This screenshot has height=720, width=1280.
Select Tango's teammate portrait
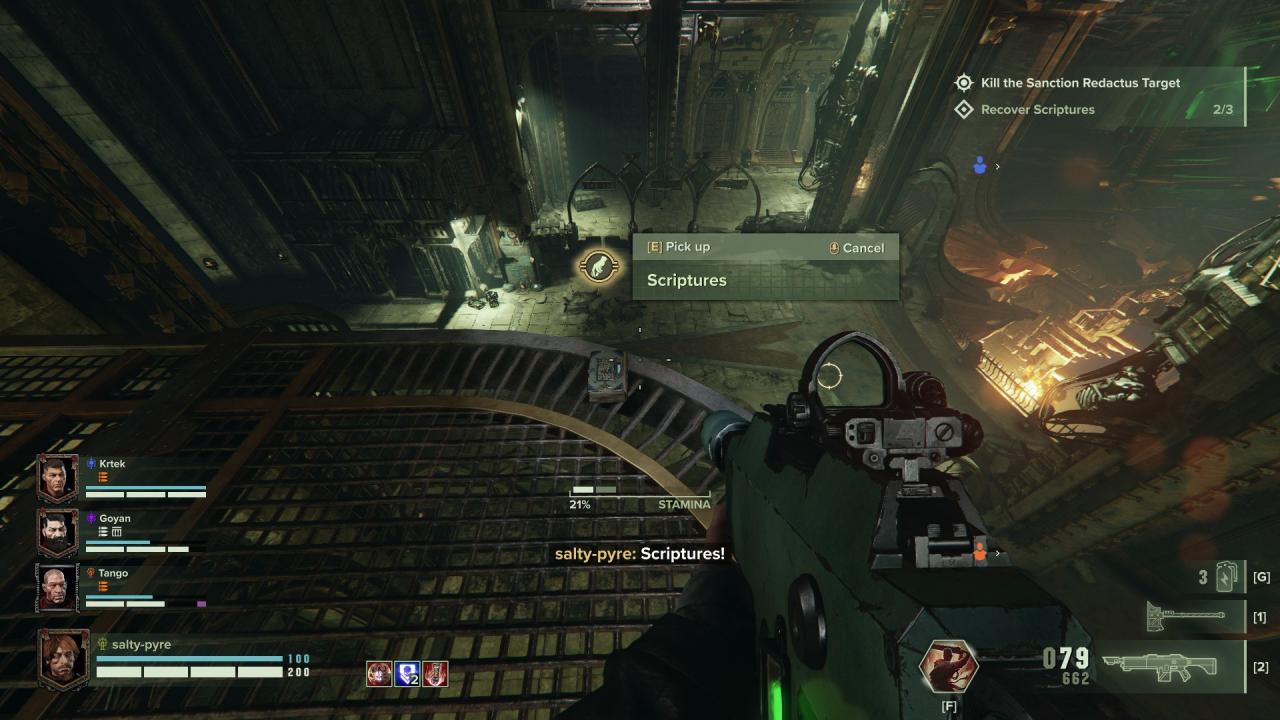pyautogui.click(x=58, y=588)
